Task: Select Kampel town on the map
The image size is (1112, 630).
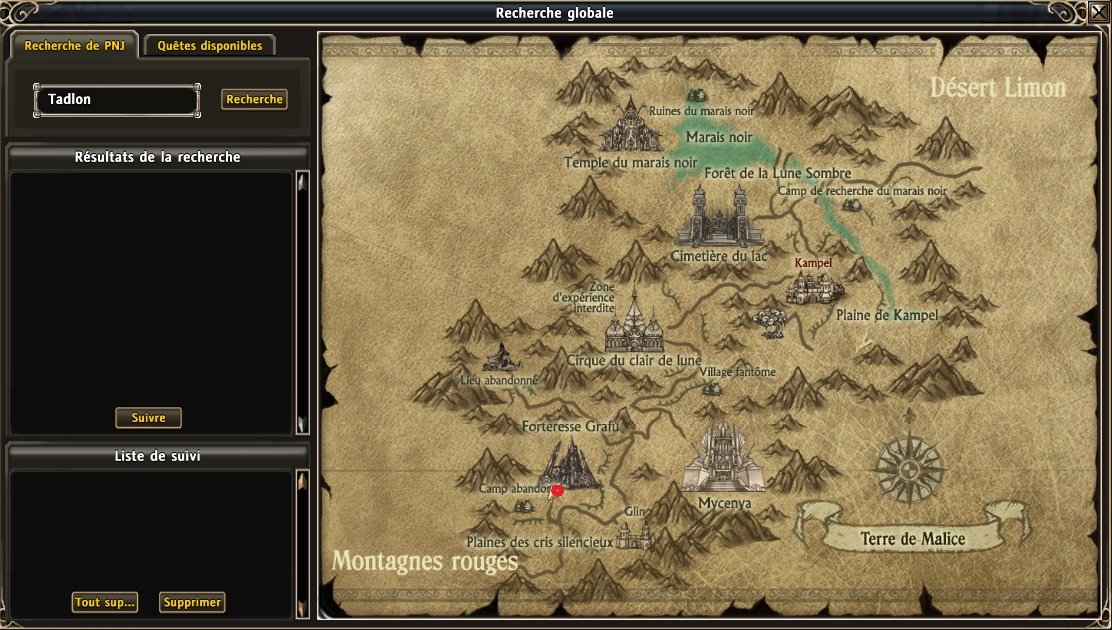Action: coord(814,287)
